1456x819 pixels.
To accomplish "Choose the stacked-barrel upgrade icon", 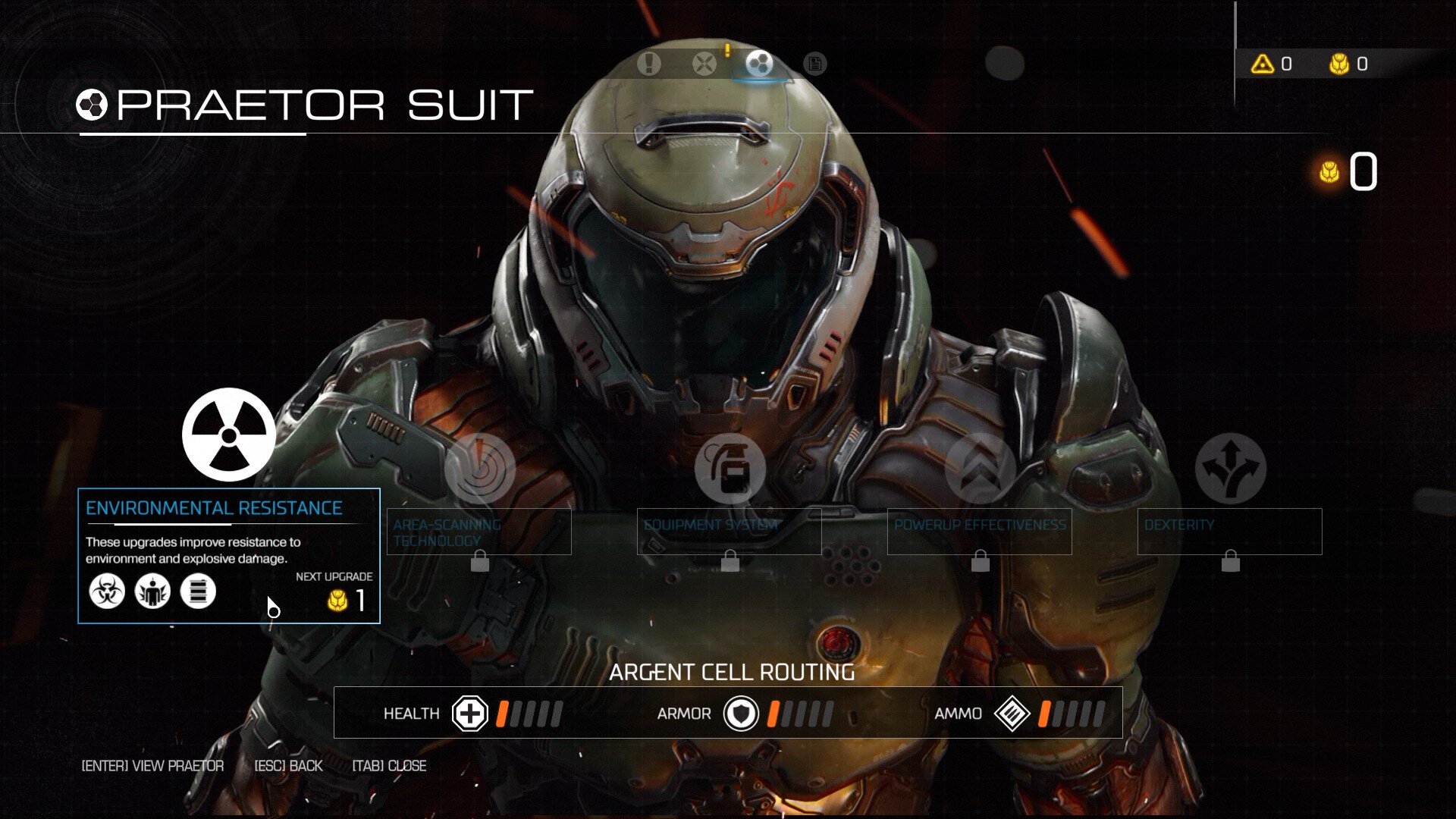I will [x=198, y=591].
